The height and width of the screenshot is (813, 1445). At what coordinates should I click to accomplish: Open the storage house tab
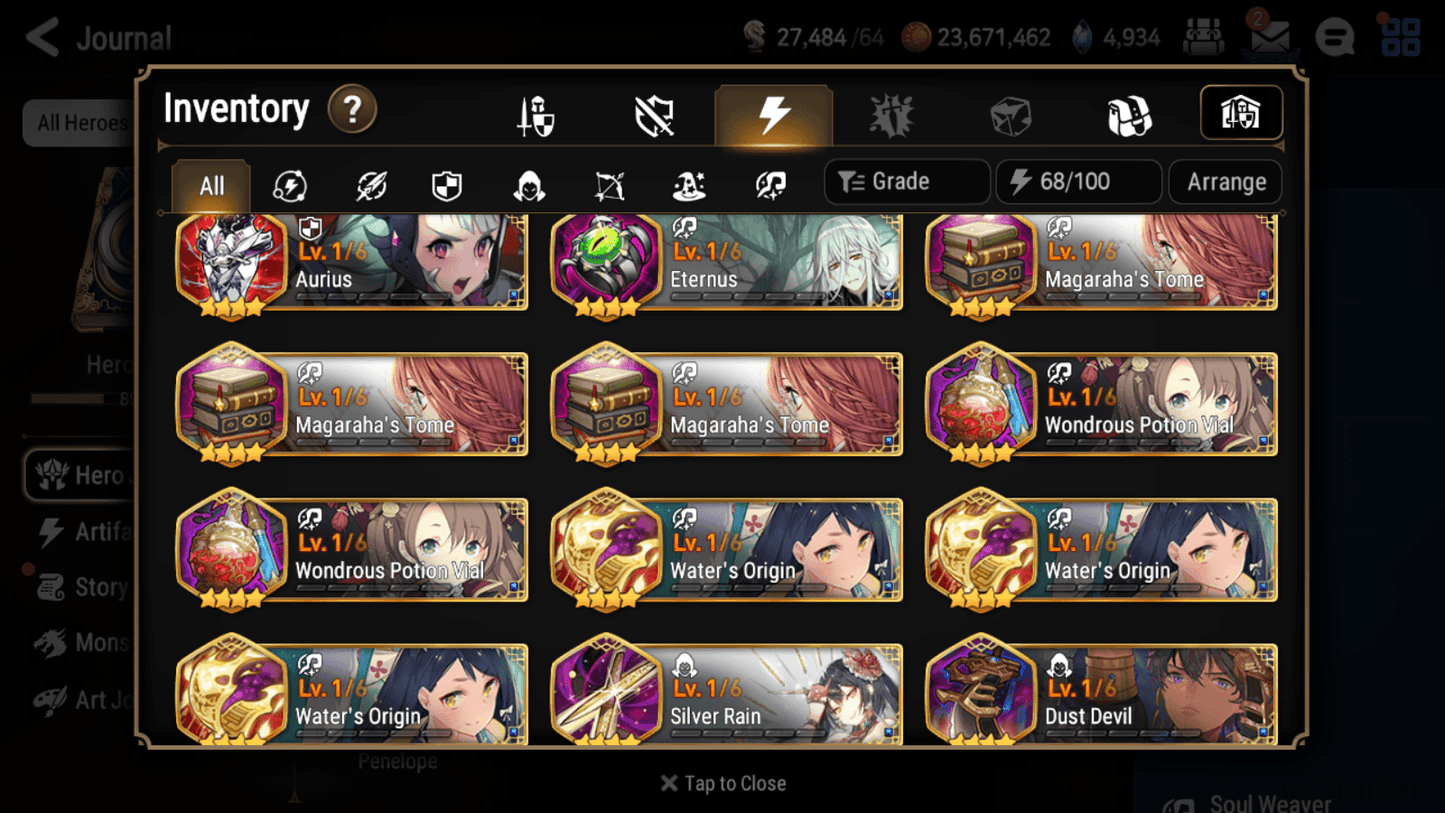[1240, 113]
